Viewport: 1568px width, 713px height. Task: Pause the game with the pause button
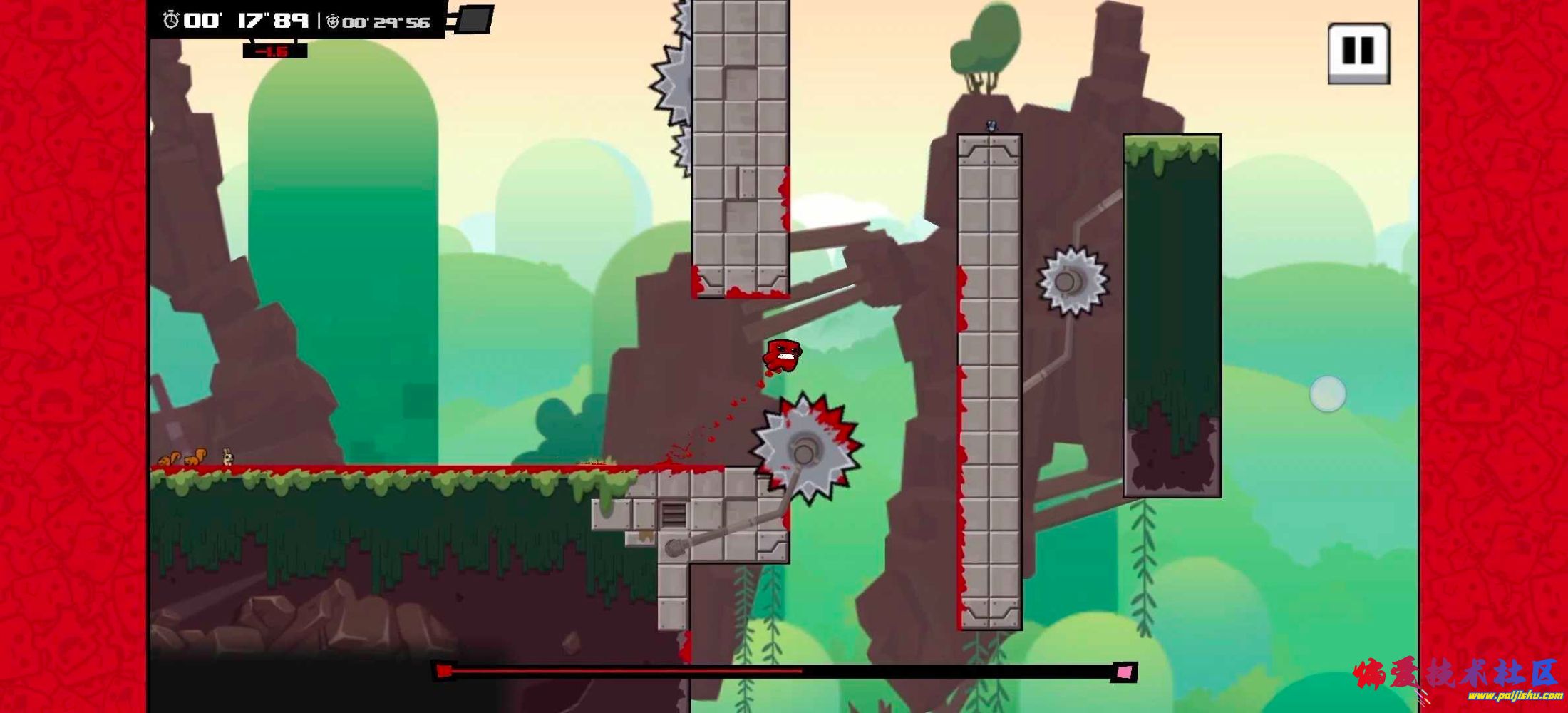coord(1358,52)
